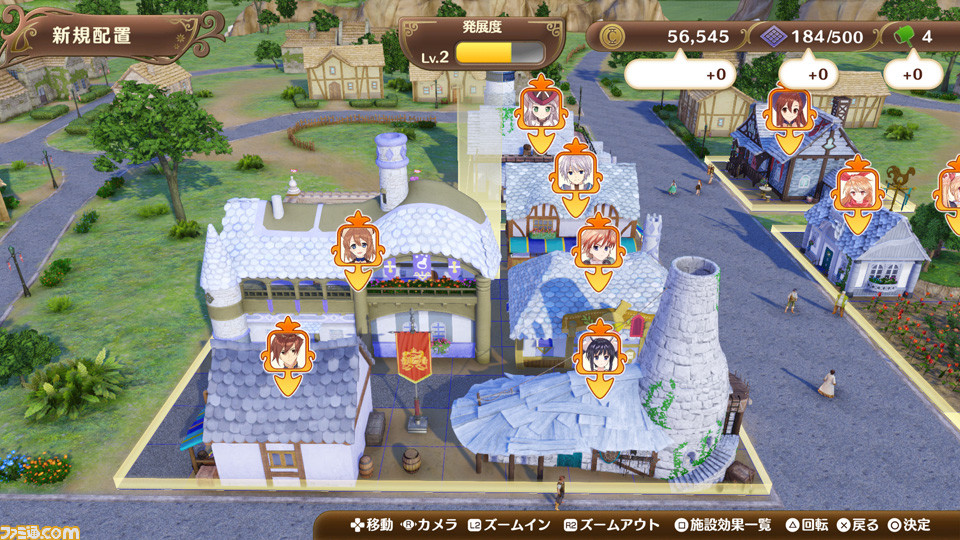Pick the black-haired girl portrait marker
This screenshot has height=540, width=960.
click(599, 352)
